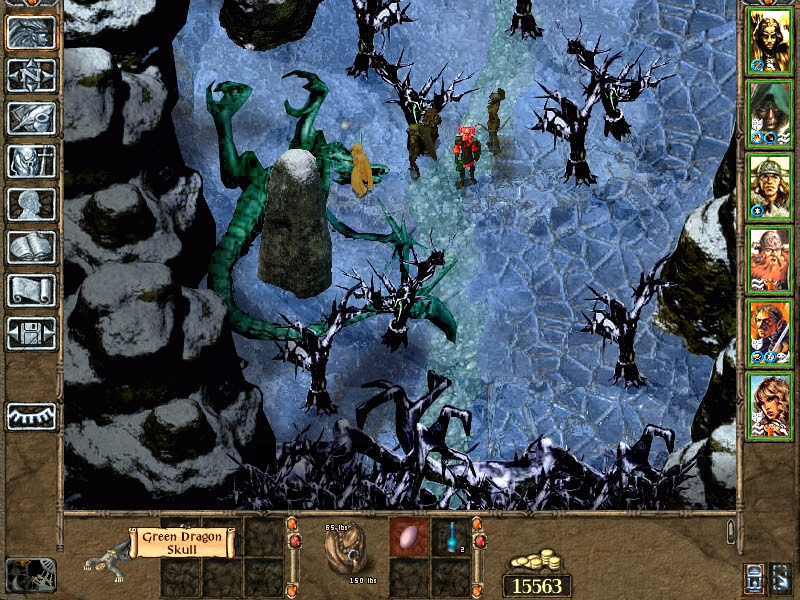Click the parchment scroll button in the sidebar
800x600 pixels.
click(31, 290)
